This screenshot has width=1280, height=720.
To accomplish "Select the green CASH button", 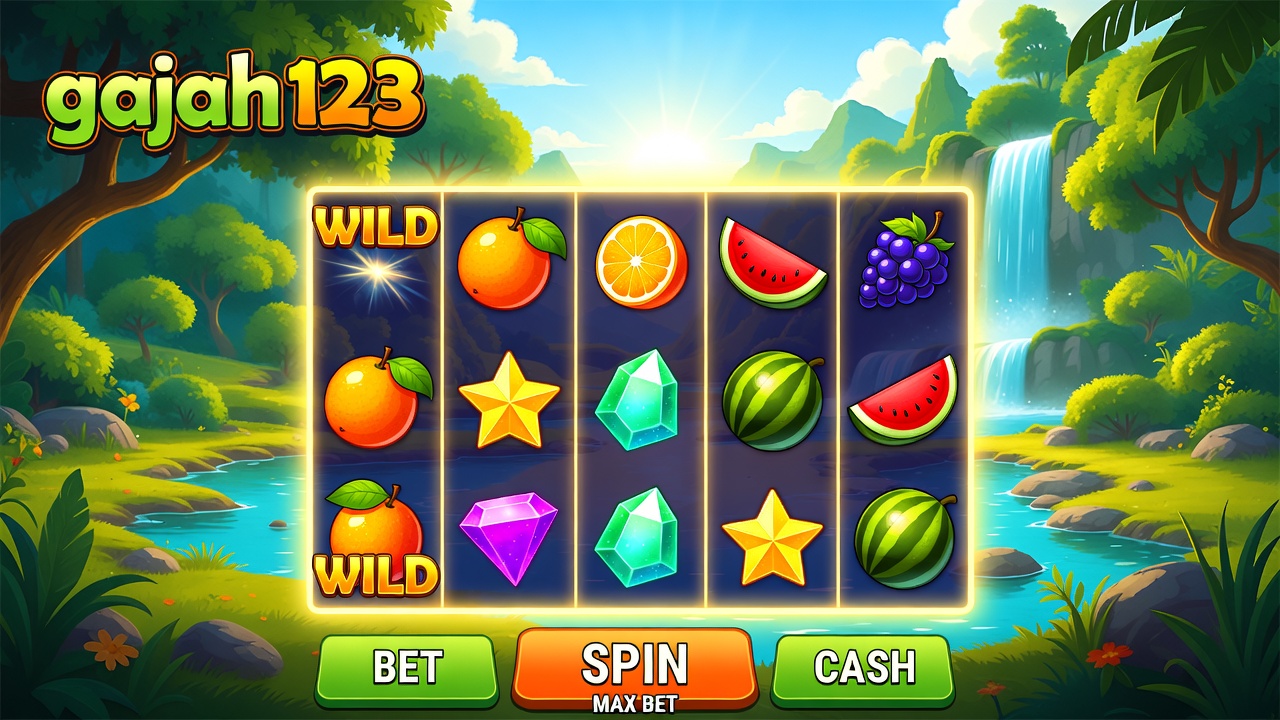I will 863,668.
